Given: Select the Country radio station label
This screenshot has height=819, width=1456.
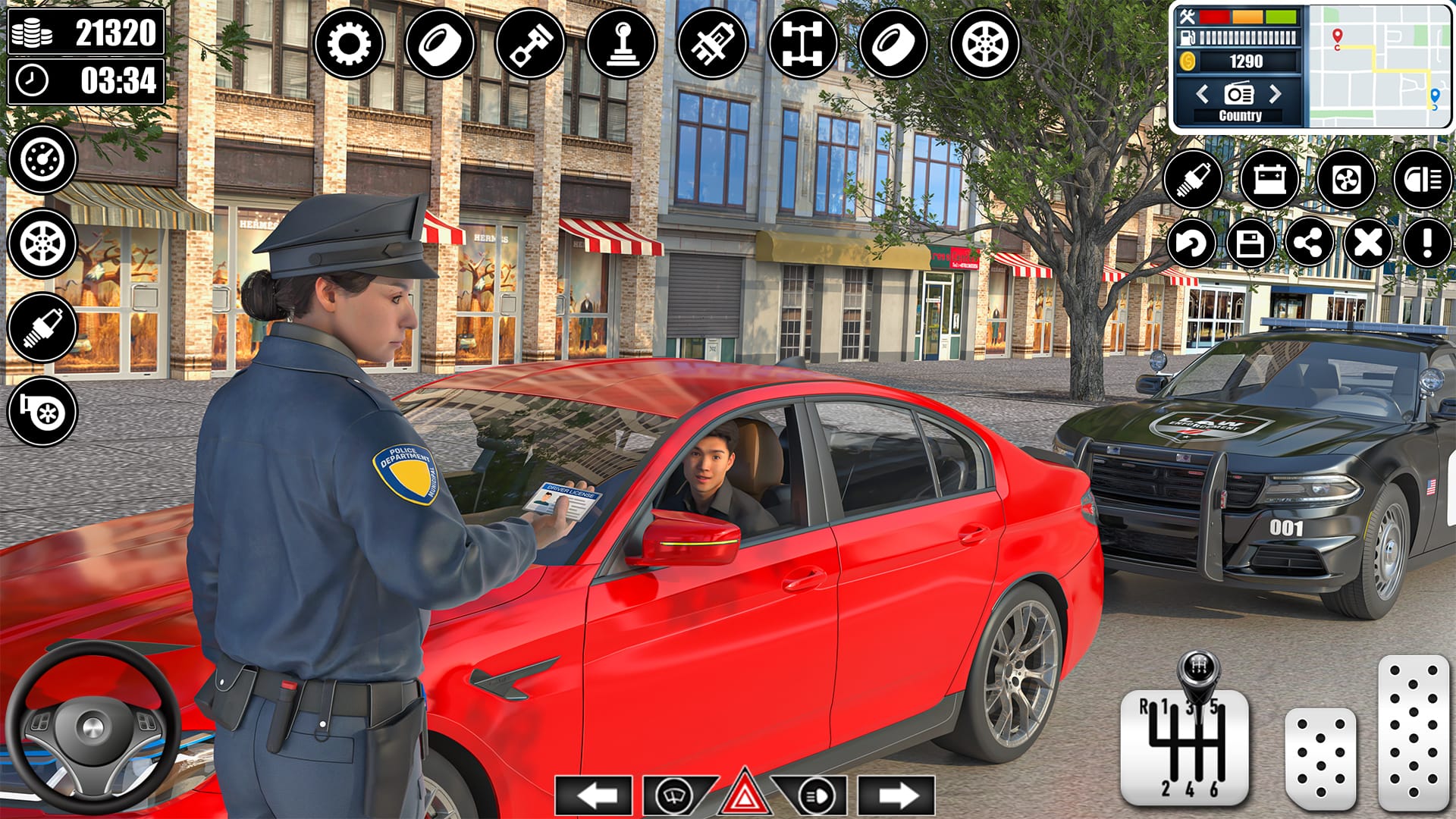Looking at the screenshot, I should tap(1238, 115).
